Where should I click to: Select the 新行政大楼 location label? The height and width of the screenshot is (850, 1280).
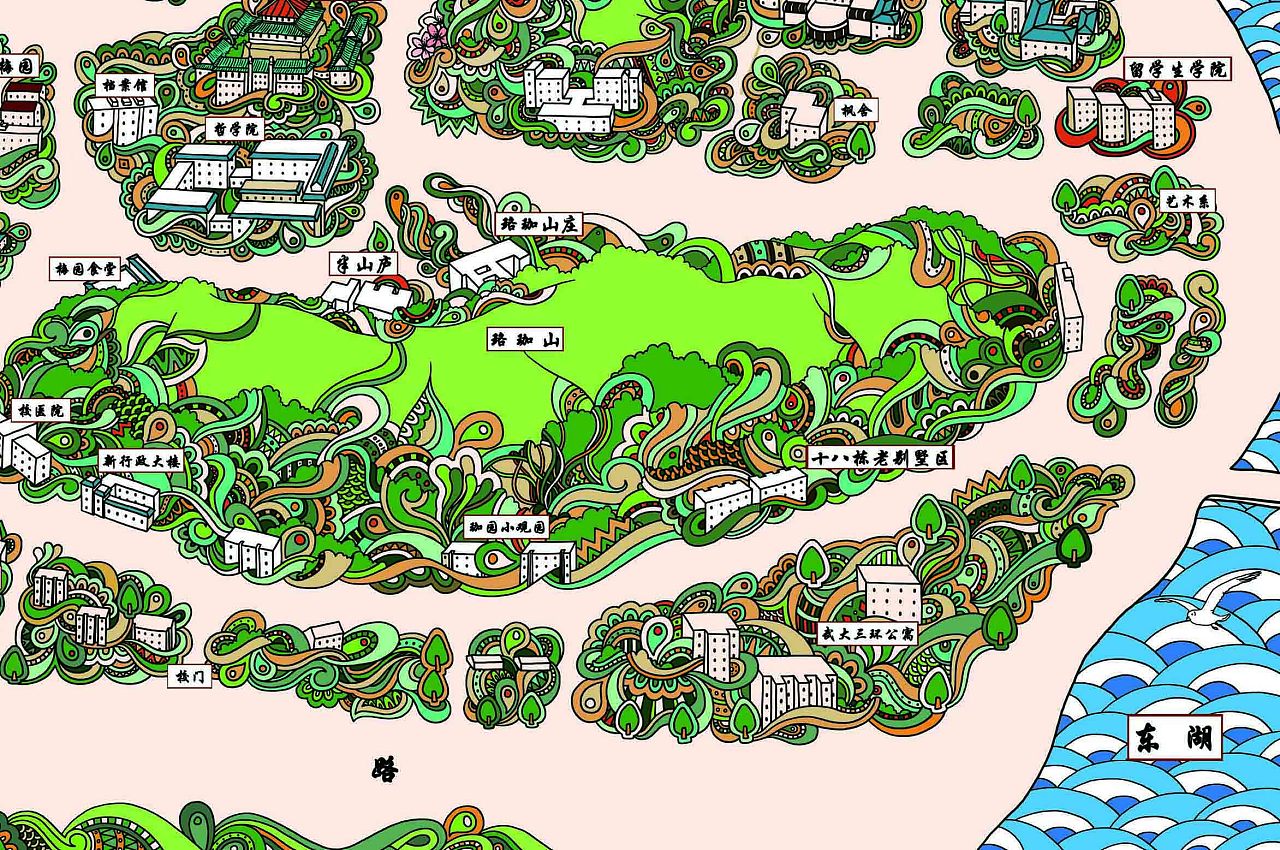[138, 462]
